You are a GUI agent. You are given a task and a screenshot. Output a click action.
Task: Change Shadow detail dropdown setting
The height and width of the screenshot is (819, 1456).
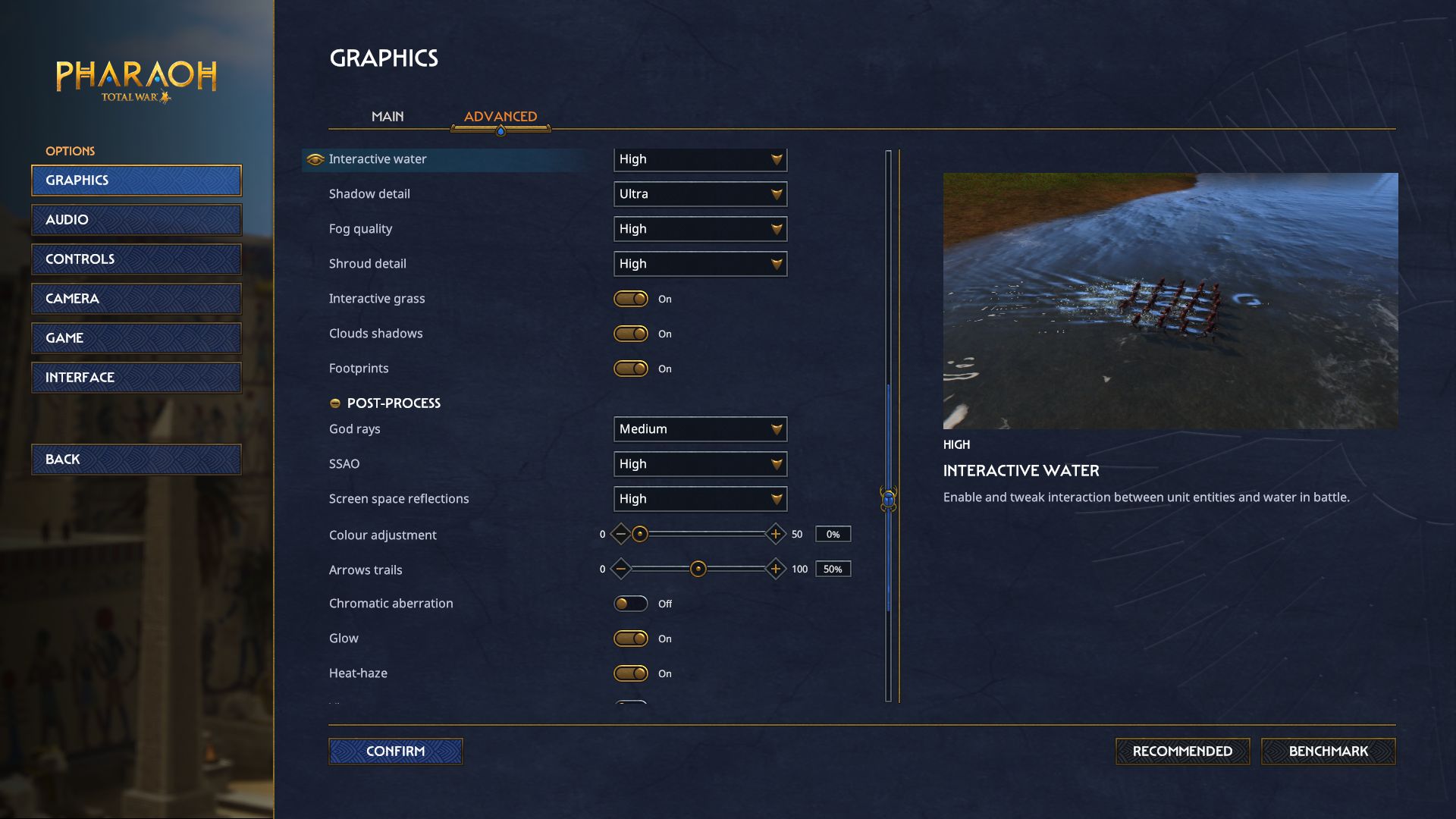700,194
